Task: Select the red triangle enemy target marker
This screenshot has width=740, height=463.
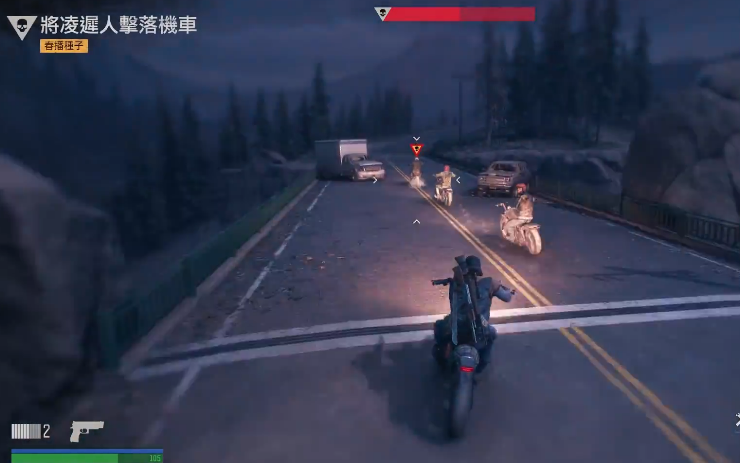Action: pyautogui.click(x=416, y=150)
